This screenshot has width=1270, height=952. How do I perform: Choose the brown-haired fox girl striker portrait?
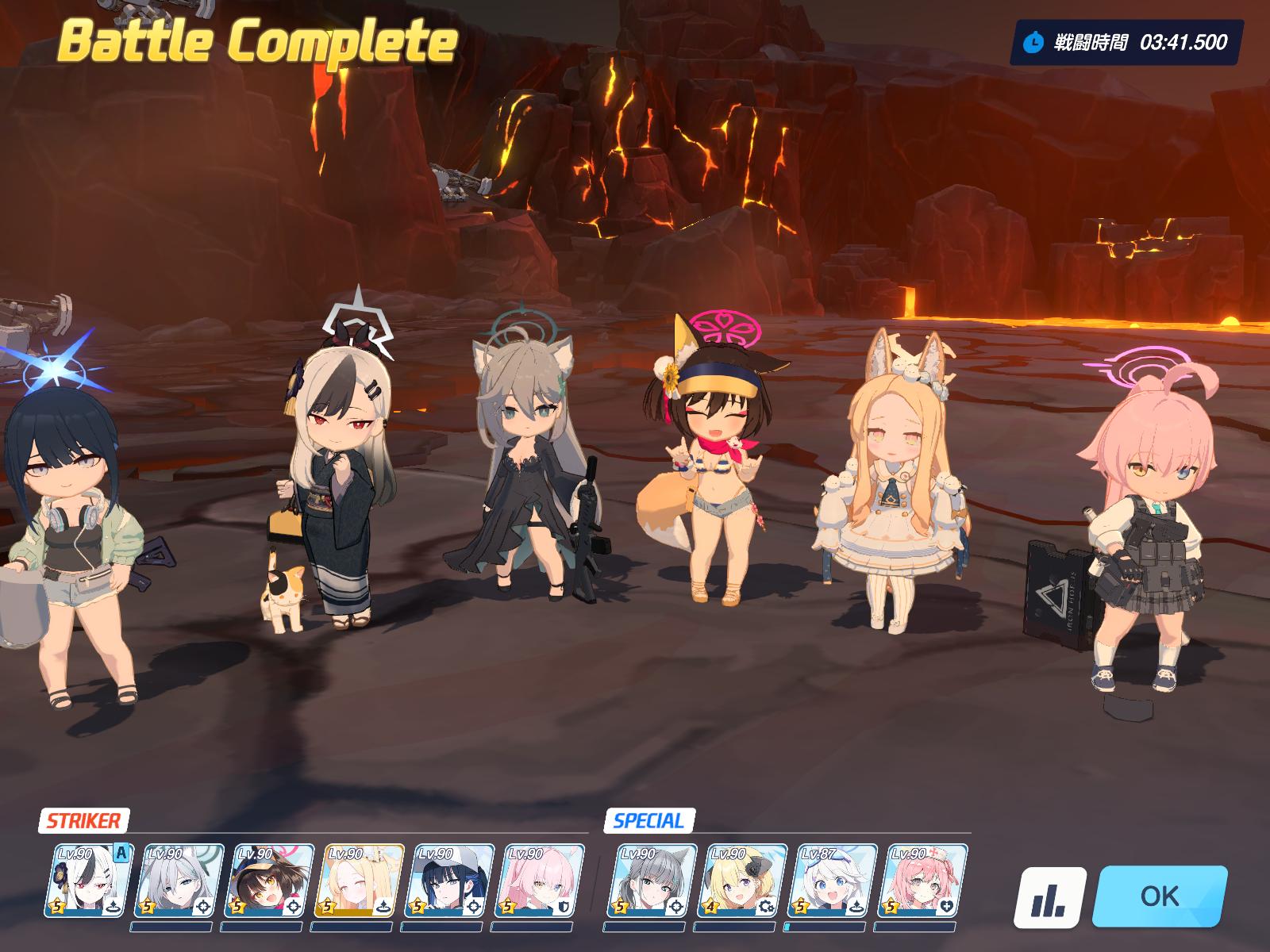[269, 881]
